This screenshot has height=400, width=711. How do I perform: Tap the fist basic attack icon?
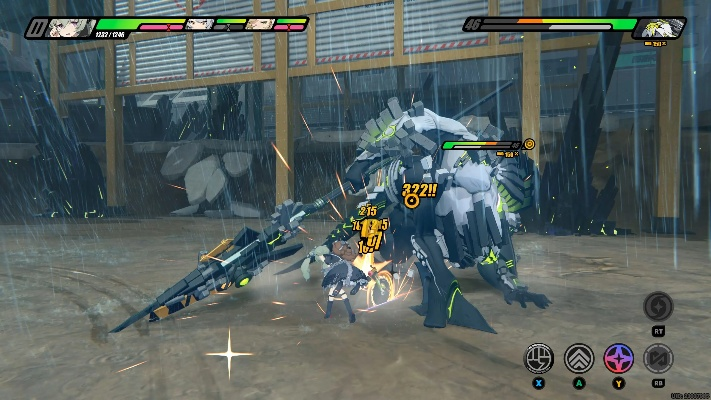[x=540, y=357]
